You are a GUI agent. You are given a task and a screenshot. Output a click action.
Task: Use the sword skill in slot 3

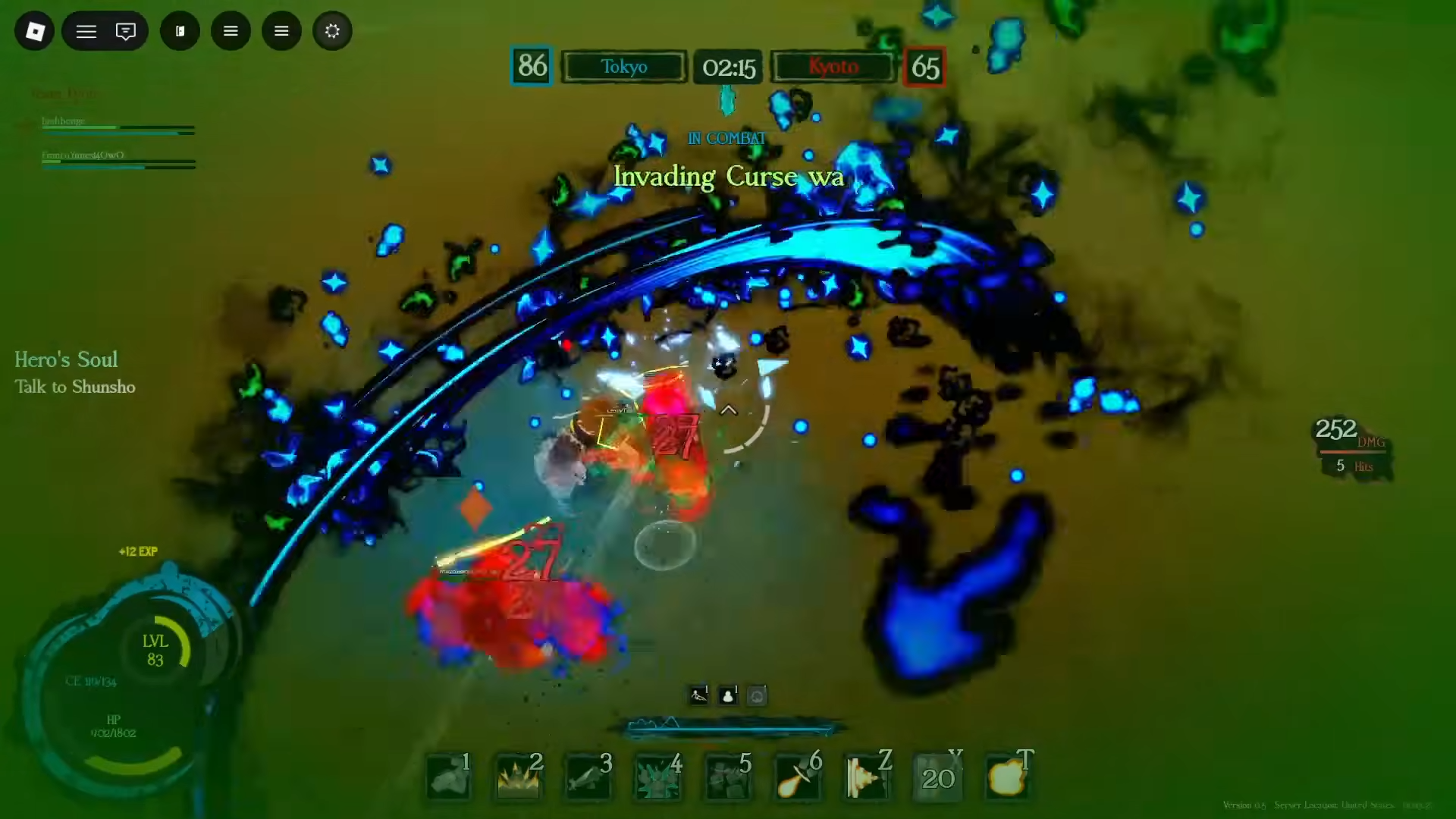[588, 777]
